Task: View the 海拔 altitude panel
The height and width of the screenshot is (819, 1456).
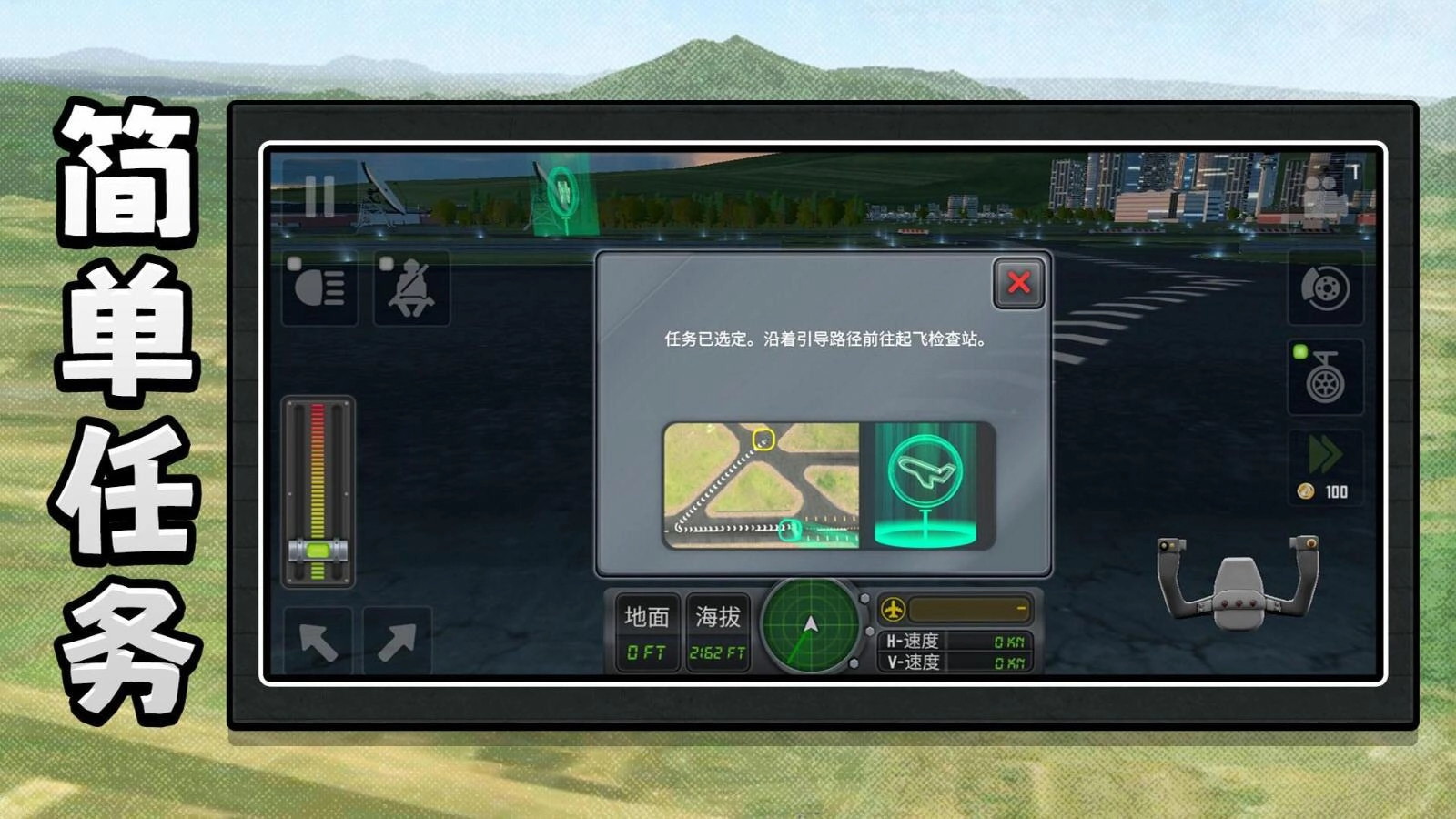Action: tap(717, 632)
